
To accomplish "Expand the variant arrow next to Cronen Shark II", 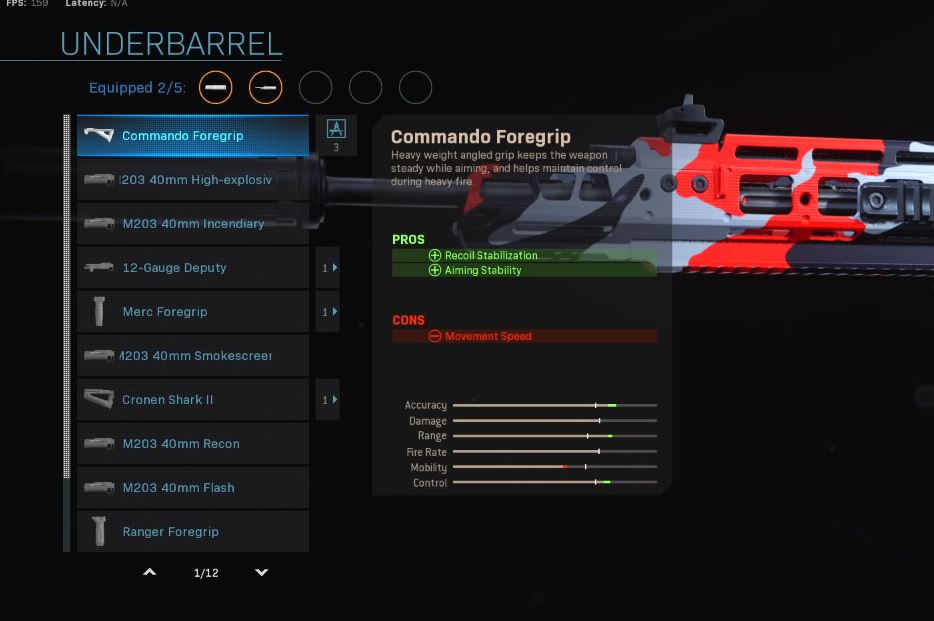I will point(329,400).
